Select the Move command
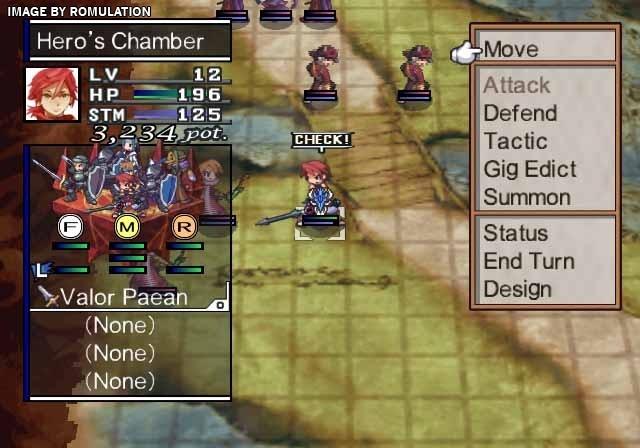This screenshot has height=448, width=640. (x=511, y=49)
